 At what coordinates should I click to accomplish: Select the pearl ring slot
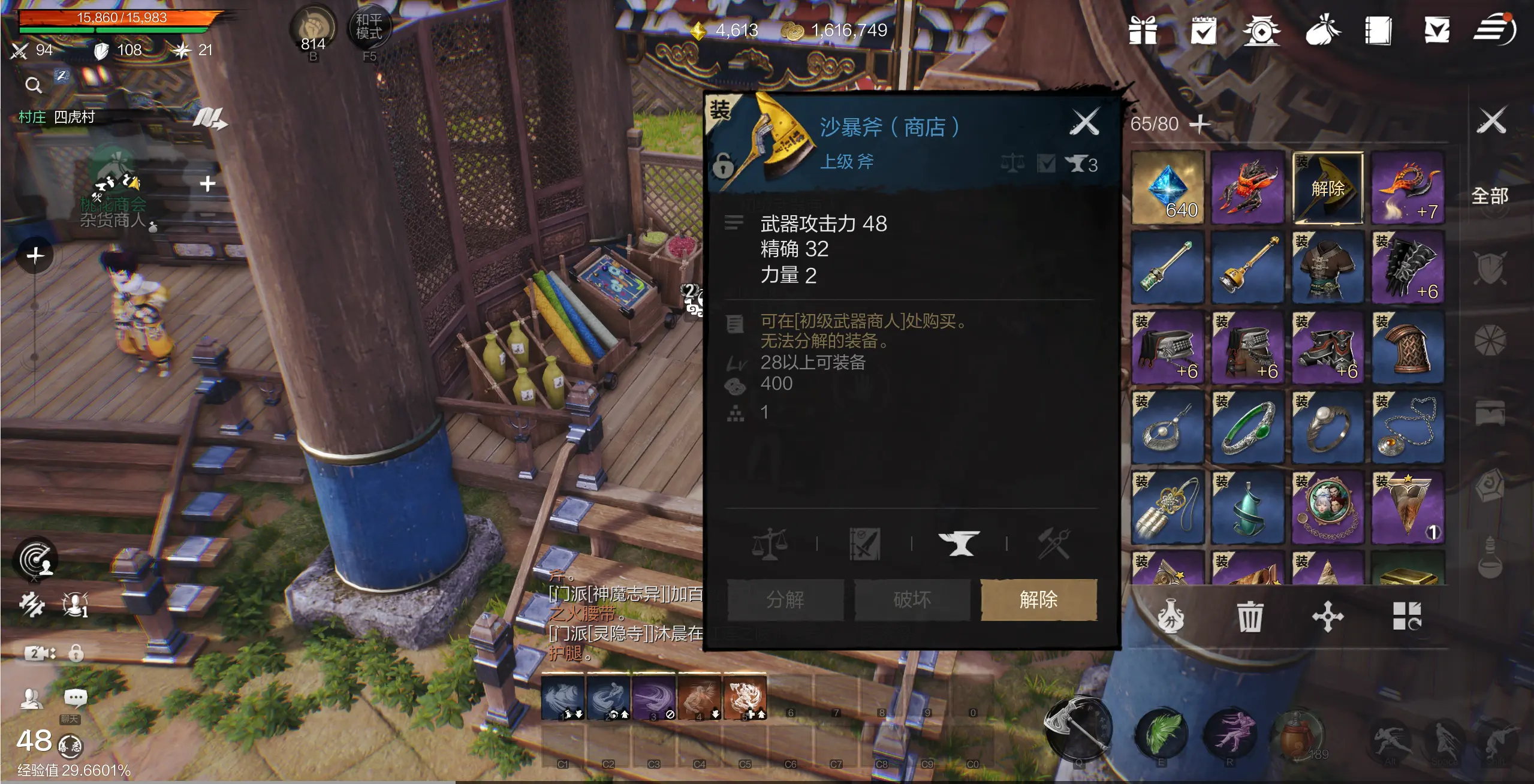[x=1327, y=427]
